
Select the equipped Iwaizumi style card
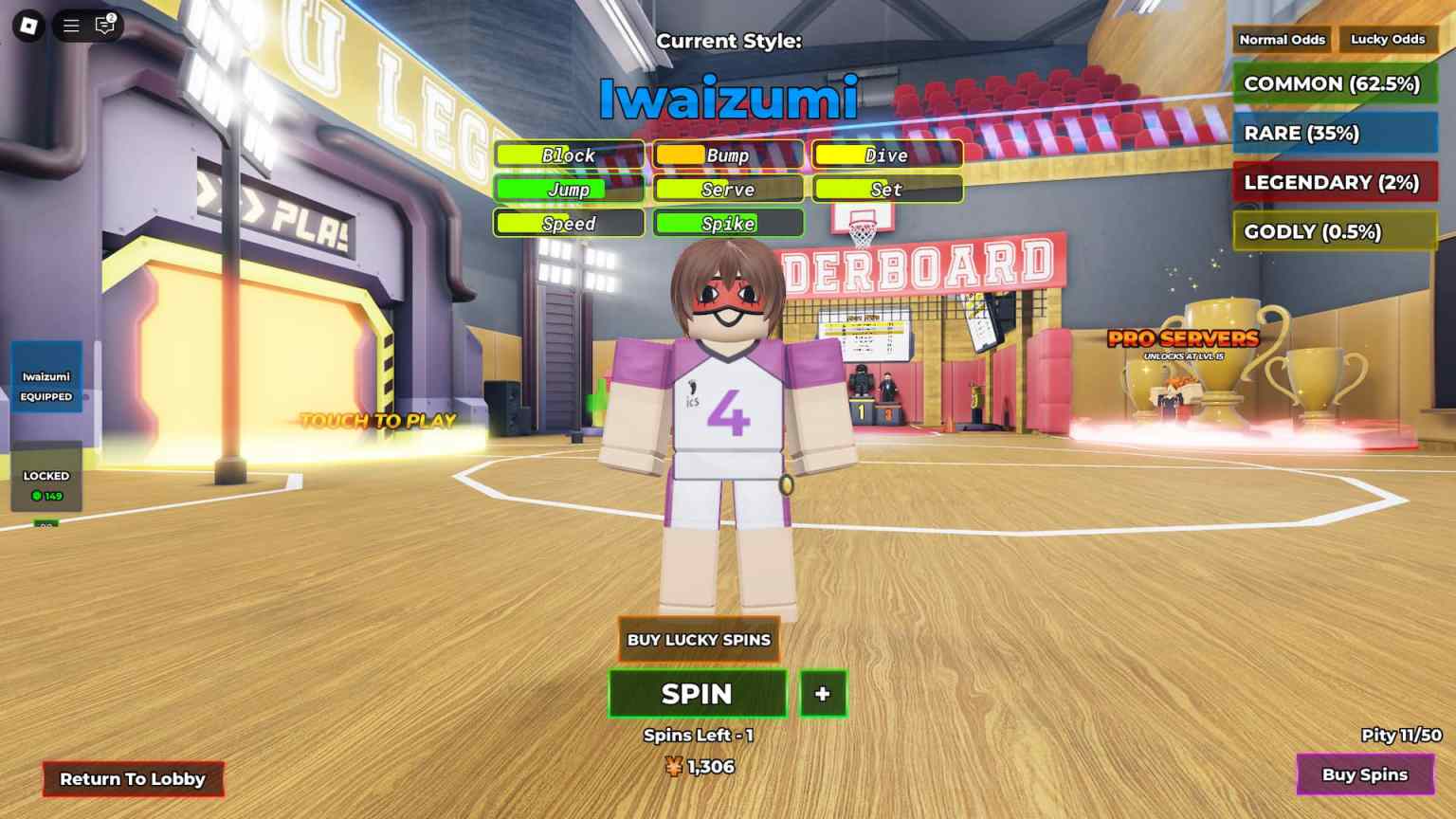click(46, 377)
